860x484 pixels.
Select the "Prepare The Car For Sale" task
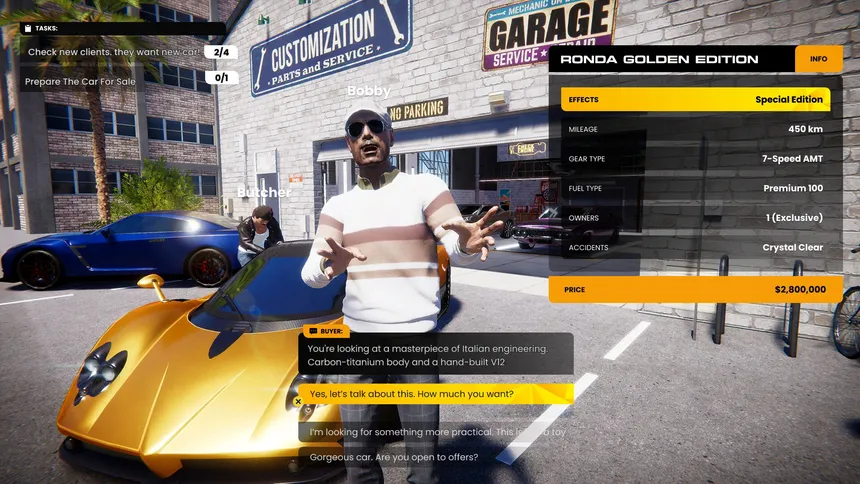[x=98, y=77]
